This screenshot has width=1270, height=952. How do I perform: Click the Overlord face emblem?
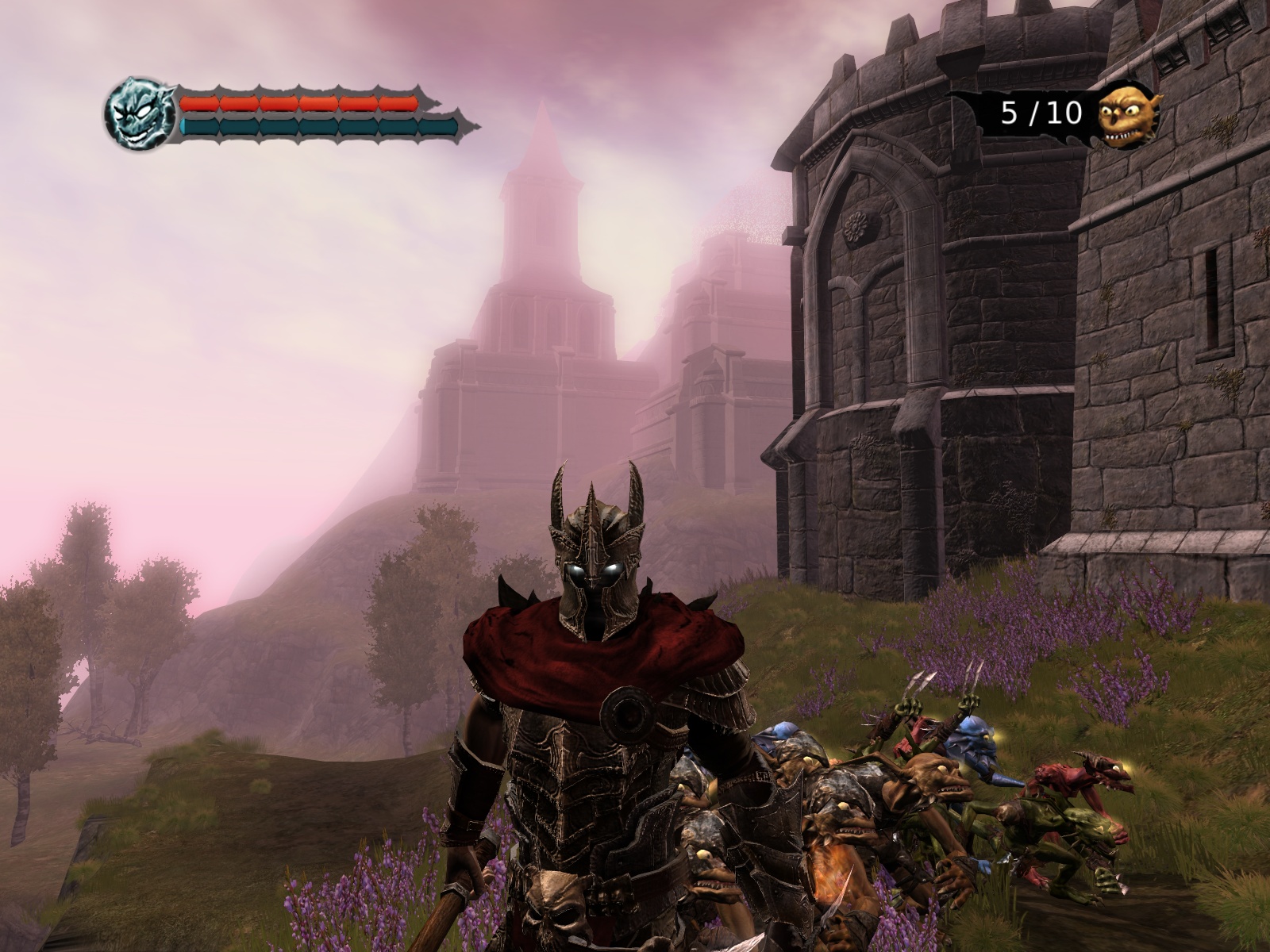pyautogui.click(x=139, y=113)
